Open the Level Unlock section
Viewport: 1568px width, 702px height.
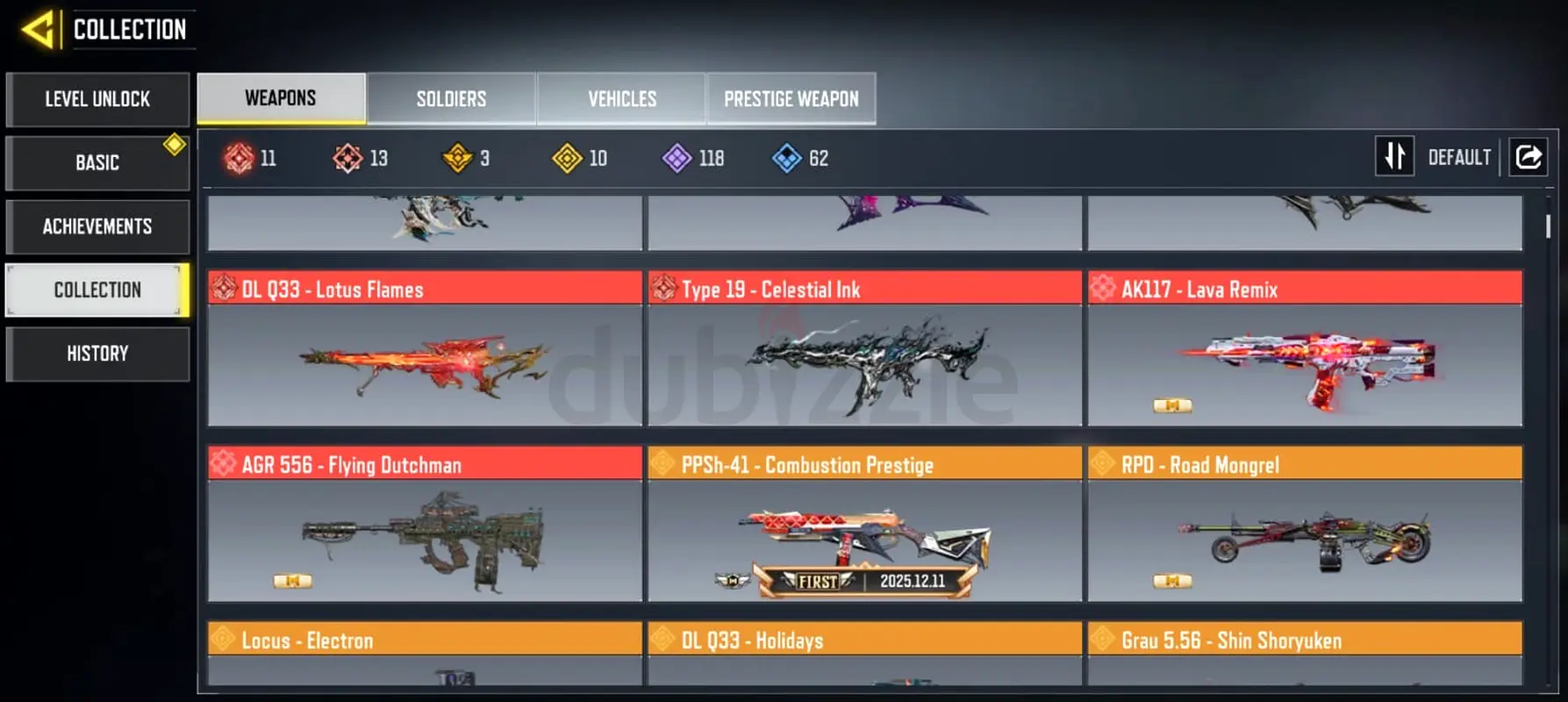click(x=97, y=99)
